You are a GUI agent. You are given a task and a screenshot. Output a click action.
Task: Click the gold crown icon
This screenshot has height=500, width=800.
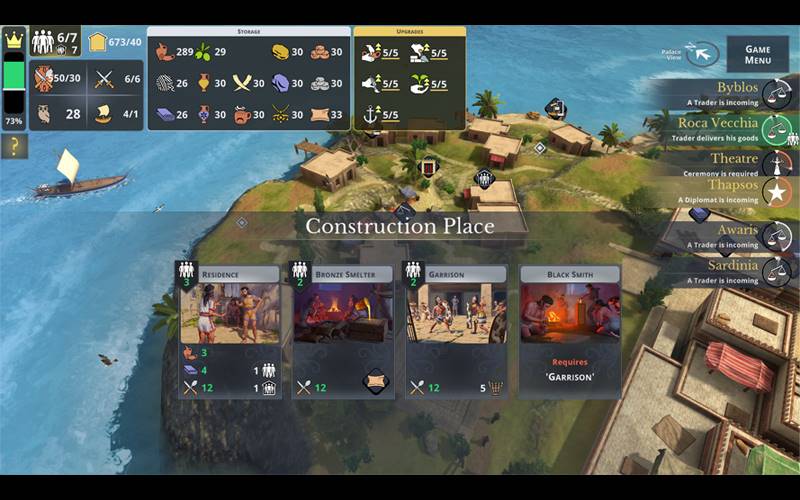tap(14, 41)
